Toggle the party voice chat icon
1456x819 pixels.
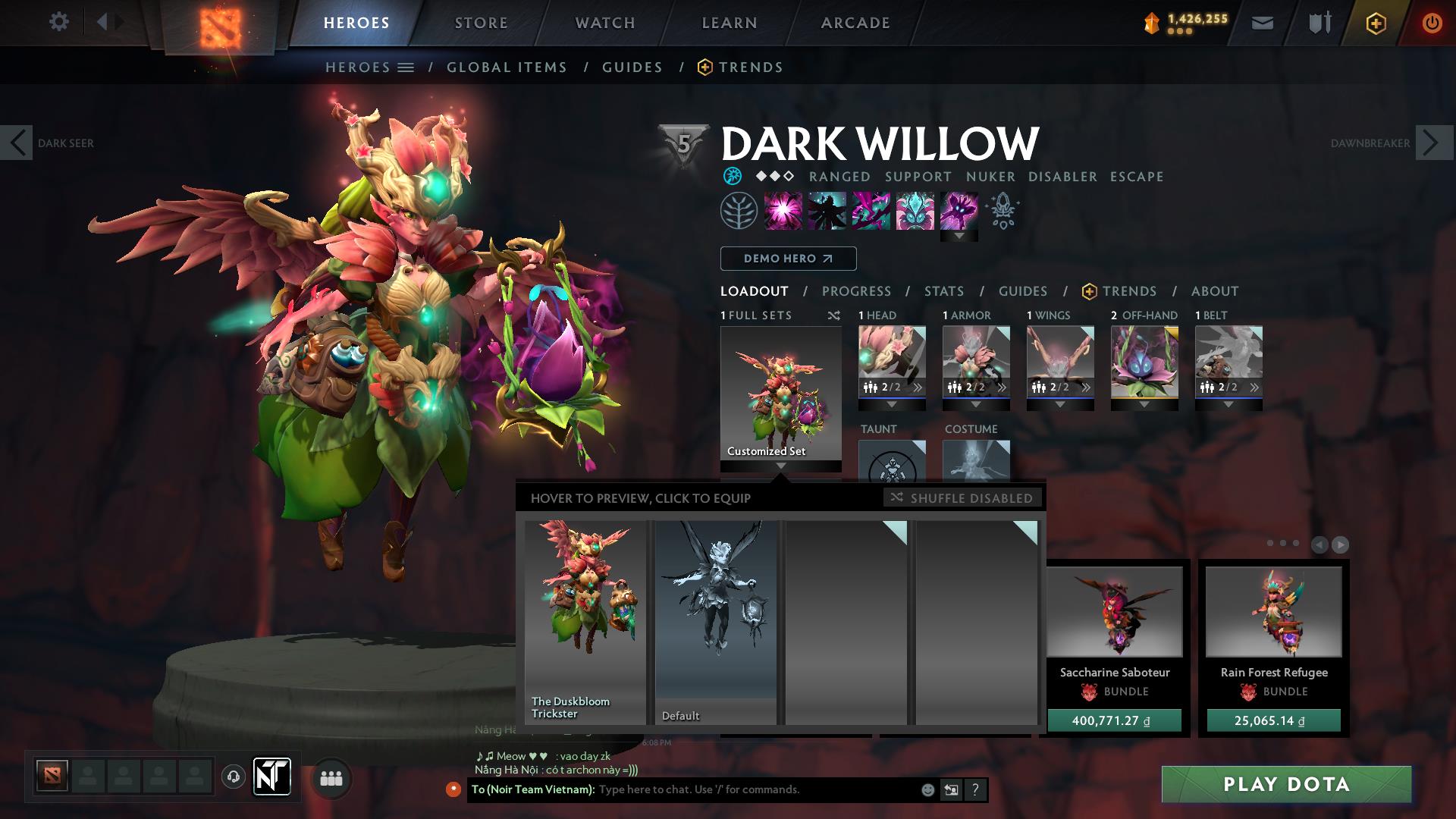pos(233,778)
